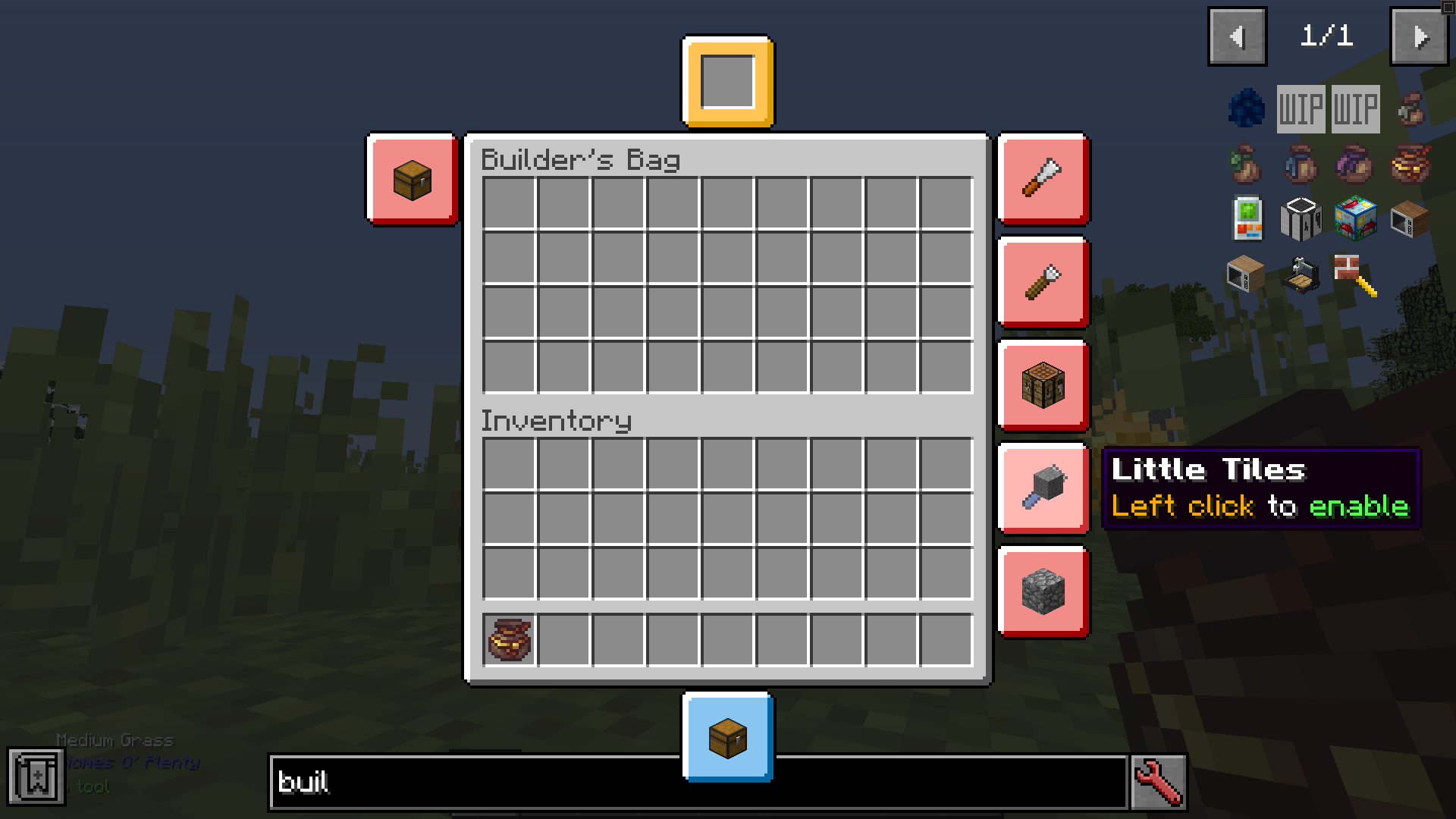Click the crafting table icon
The height and width of the screenshot is (819, 1456).
(x=1043, y=386)
